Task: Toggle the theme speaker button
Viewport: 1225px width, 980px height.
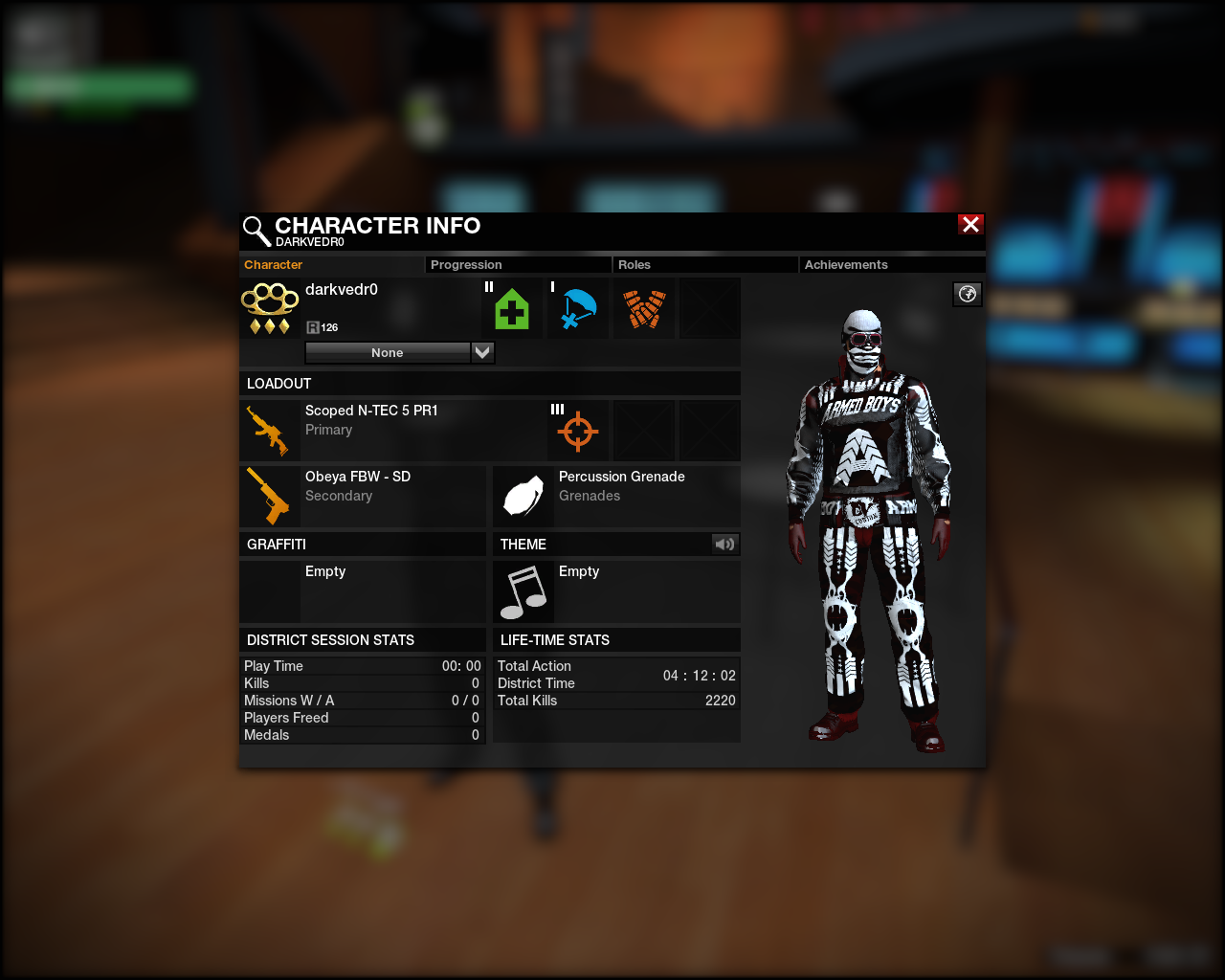Action: tap(724, 545)
